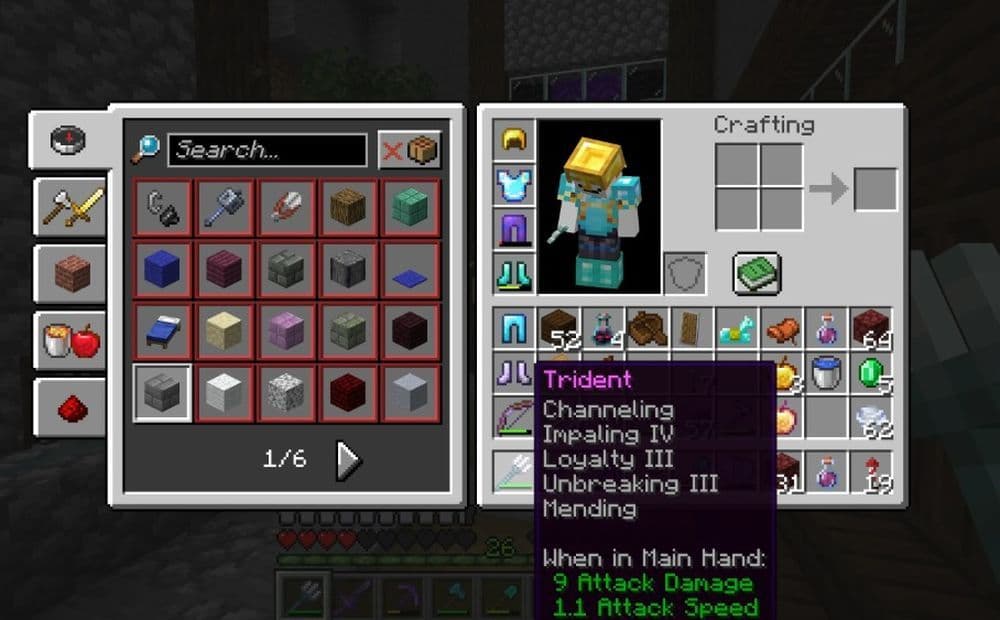Select the redstone recipe tab

click(71, 407)
